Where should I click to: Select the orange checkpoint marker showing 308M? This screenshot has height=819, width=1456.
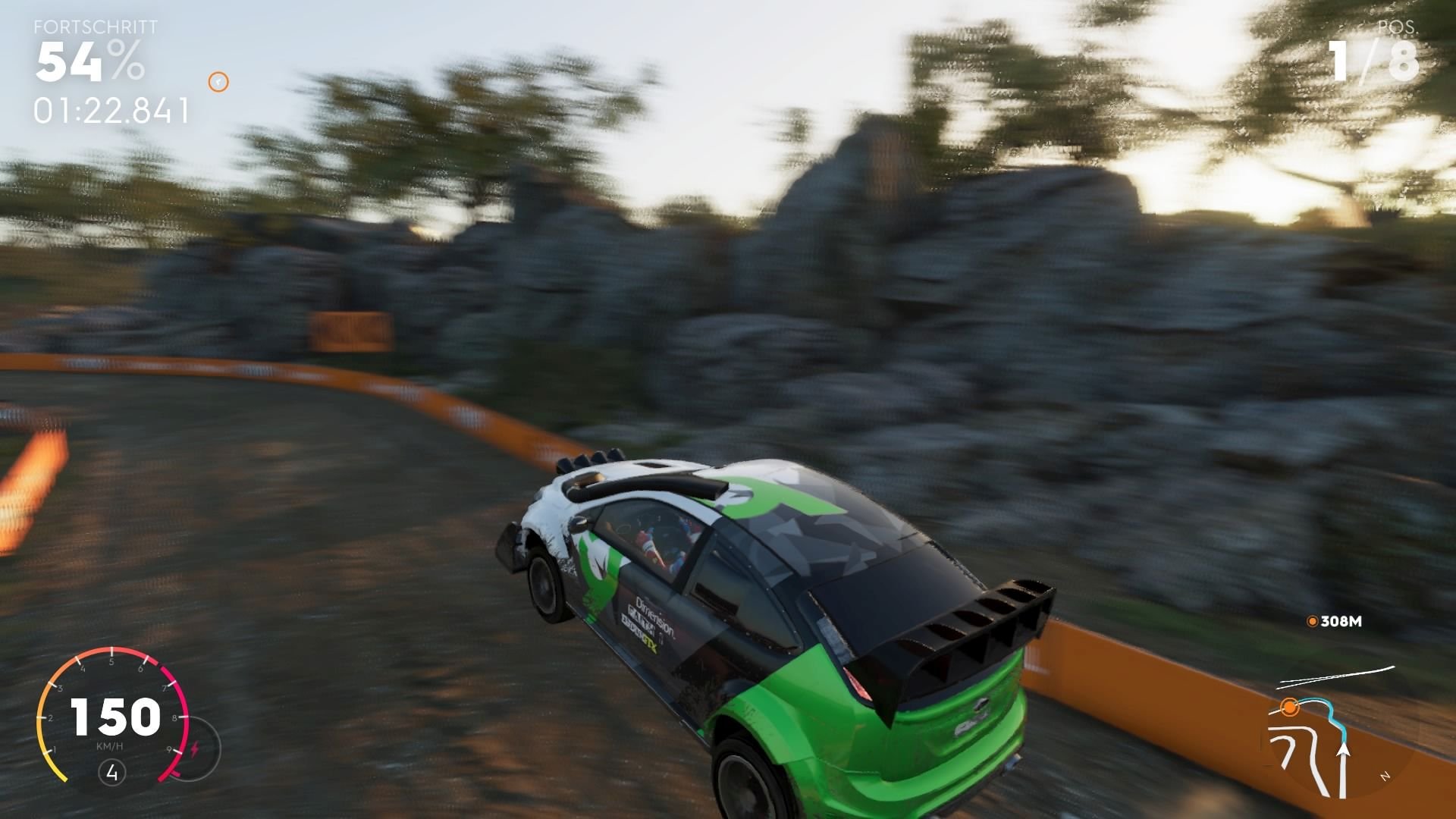1311,620
